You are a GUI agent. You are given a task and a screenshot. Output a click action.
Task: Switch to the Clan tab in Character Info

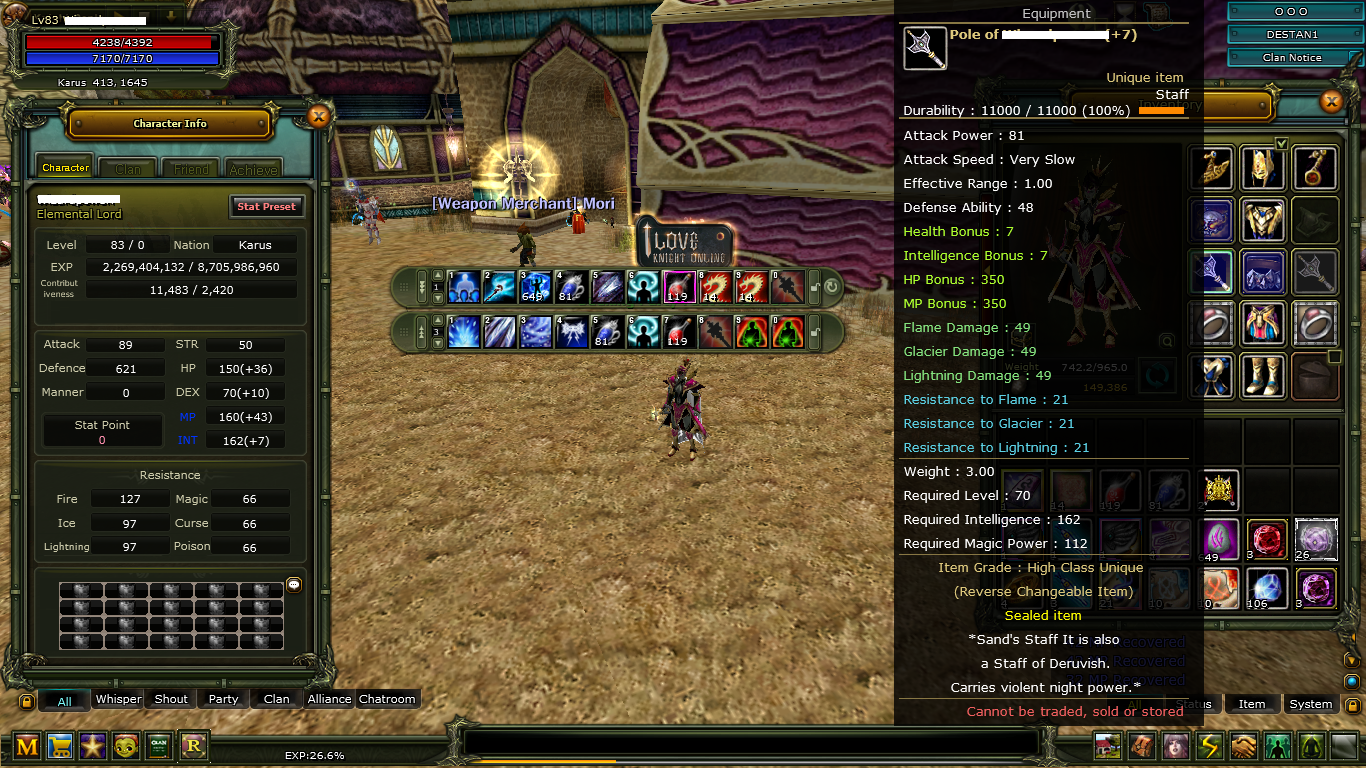(x=127, y=168)
